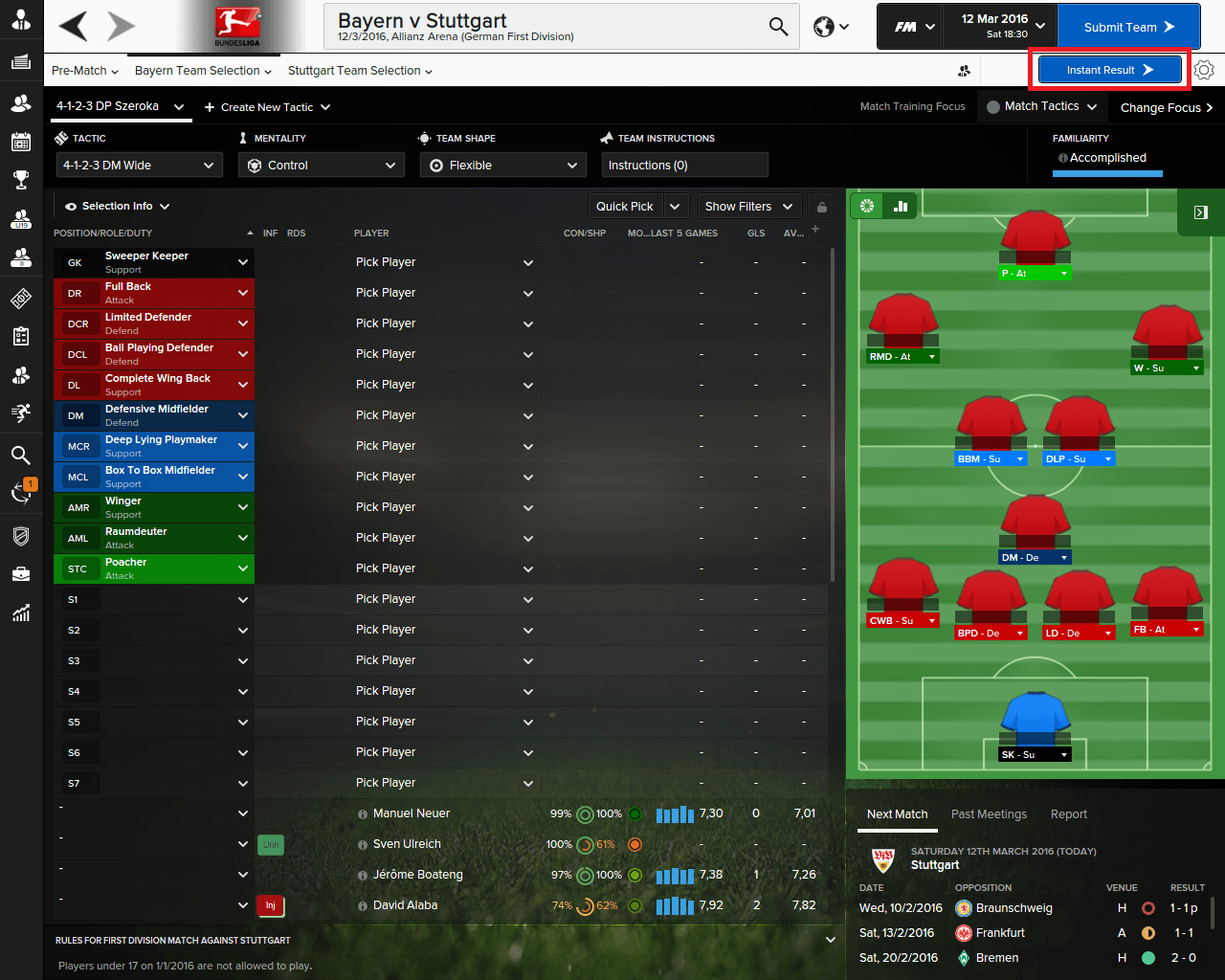
Task: Open the manager profile icon at sidebar top
Action: click(21, 19)
